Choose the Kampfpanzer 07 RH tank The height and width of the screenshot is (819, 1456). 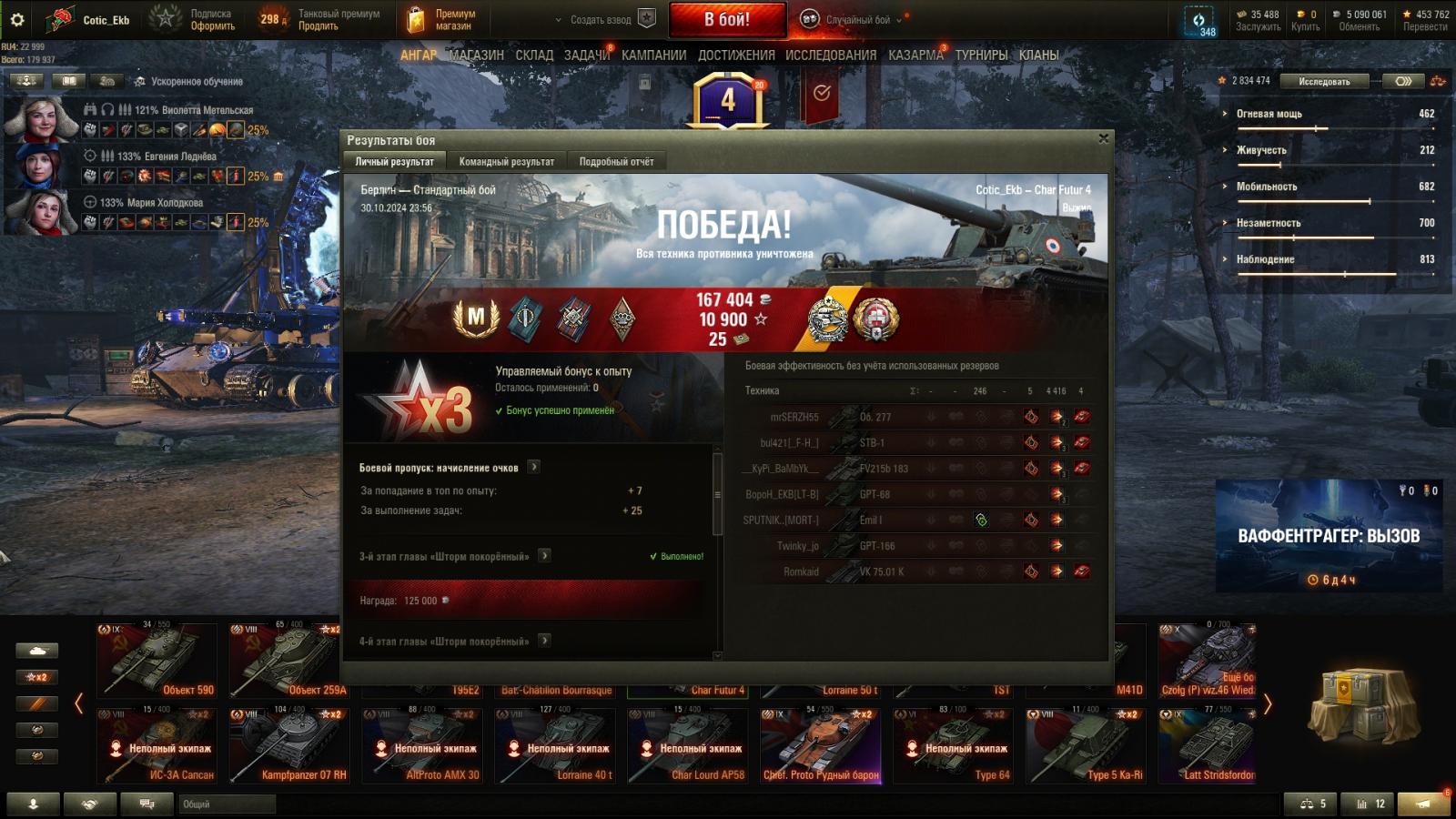289,745
